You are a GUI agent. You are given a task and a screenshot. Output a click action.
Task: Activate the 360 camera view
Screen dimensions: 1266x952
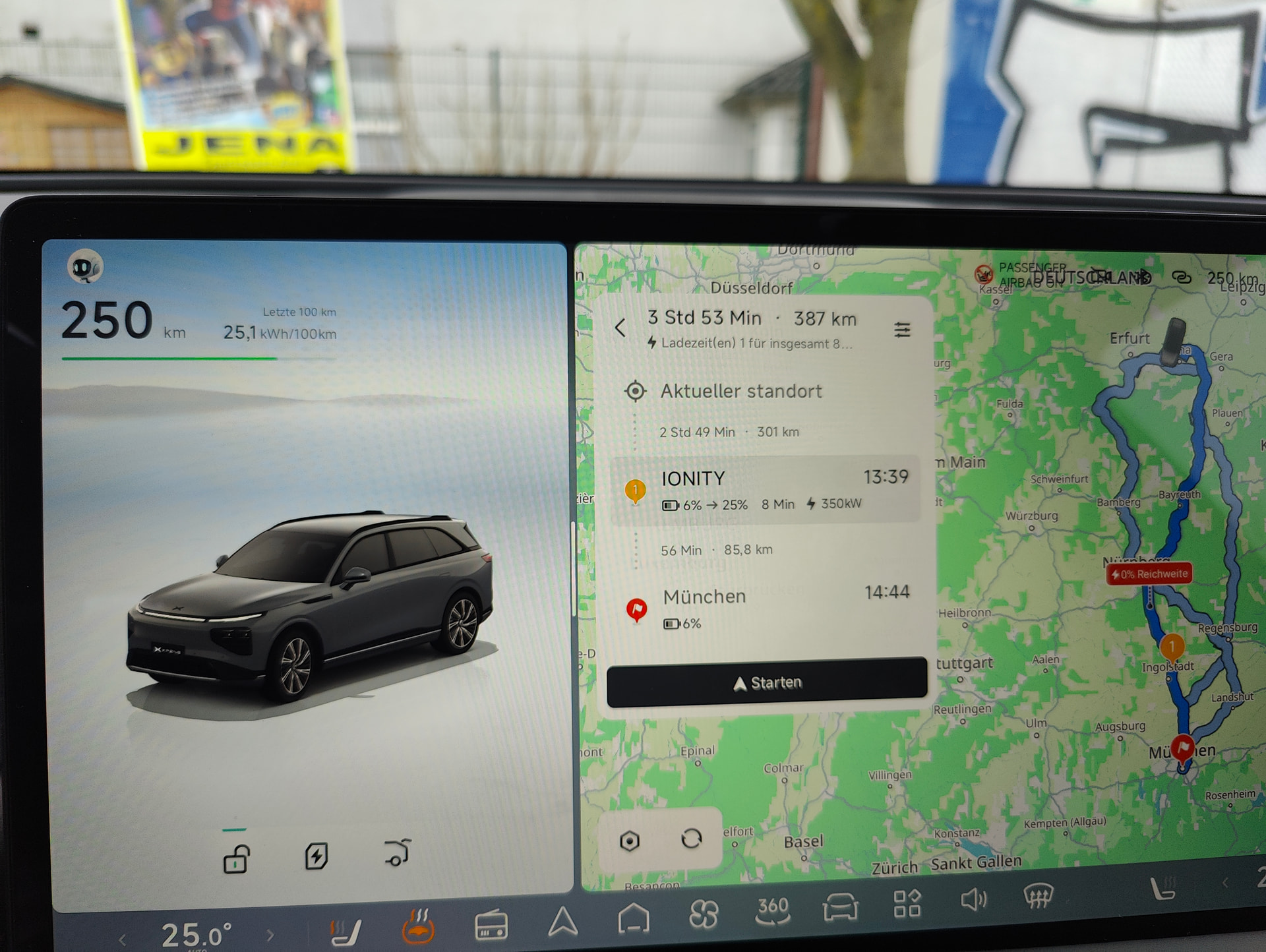coord(773,910)
